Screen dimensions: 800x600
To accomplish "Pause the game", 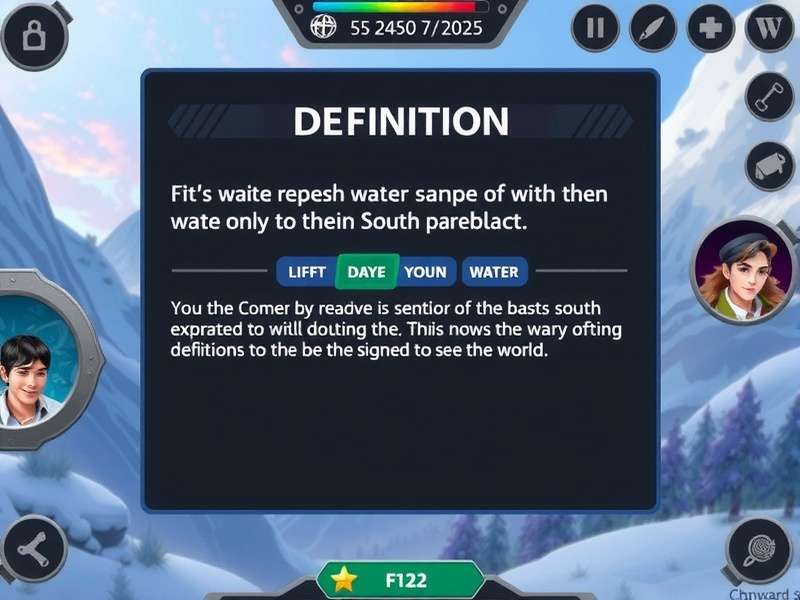I will [x=595, y=28].
